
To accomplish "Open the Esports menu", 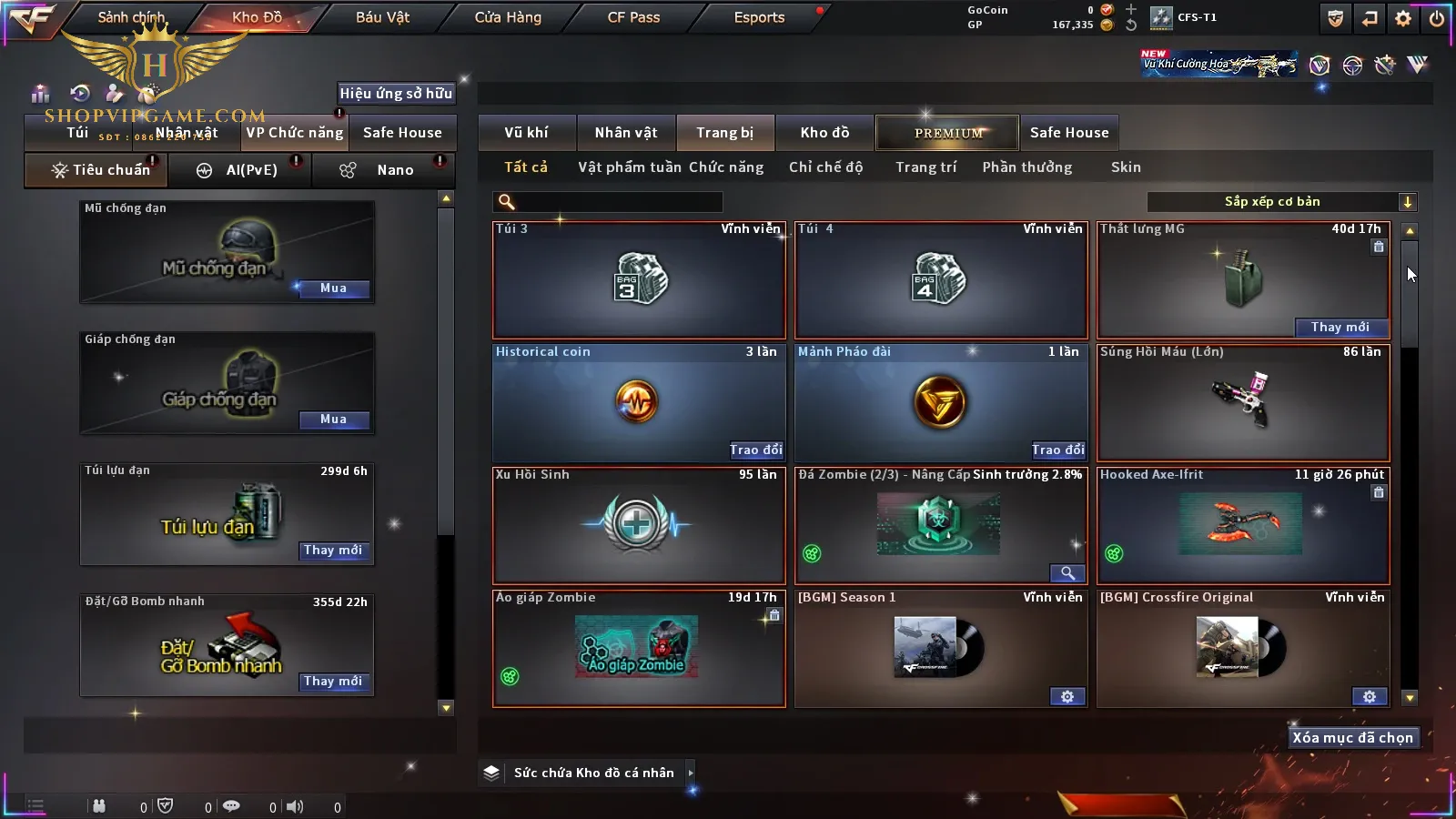I will 759,17.
